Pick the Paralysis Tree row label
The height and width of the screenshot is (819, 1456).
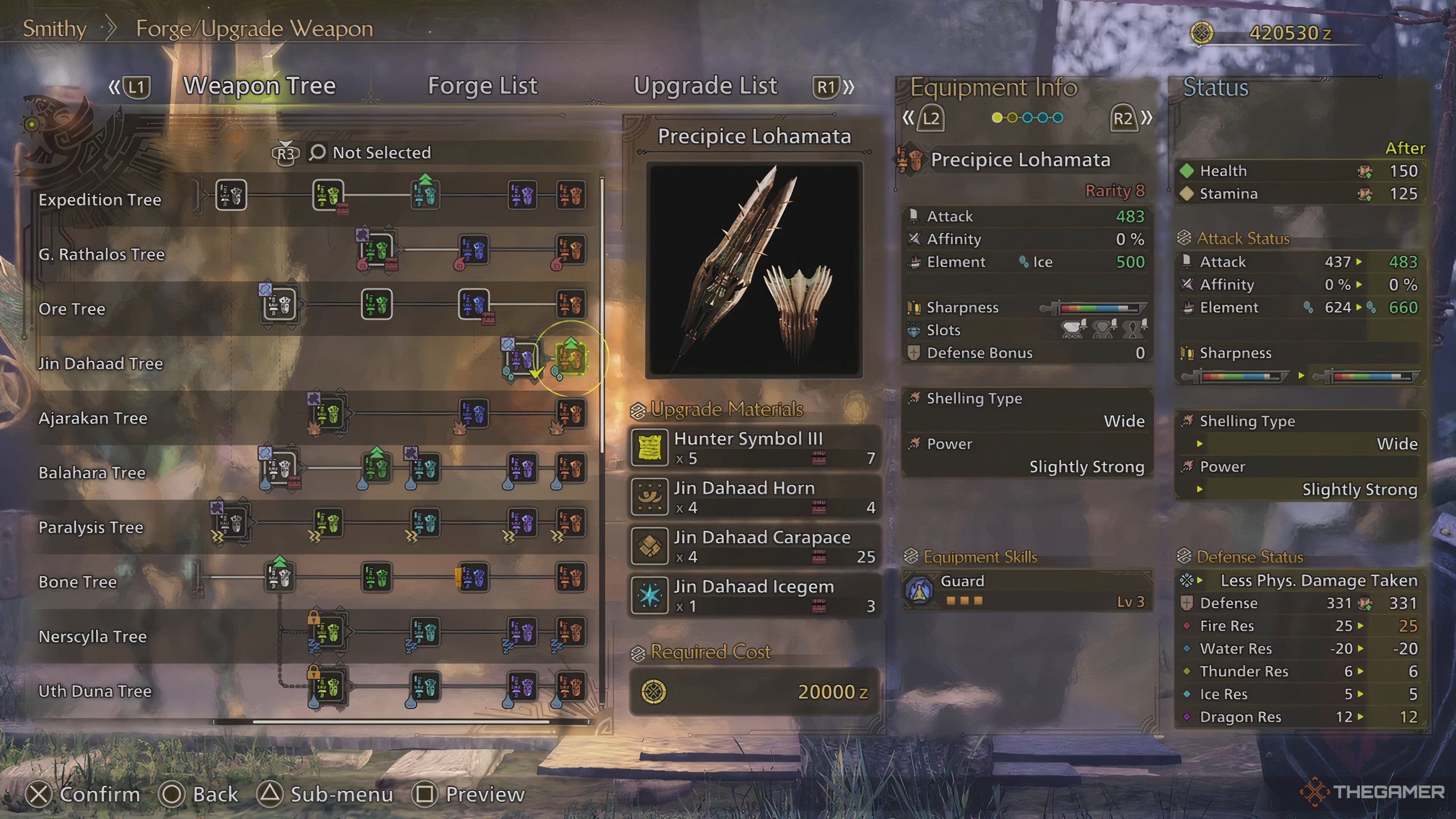tap(91, 528)
